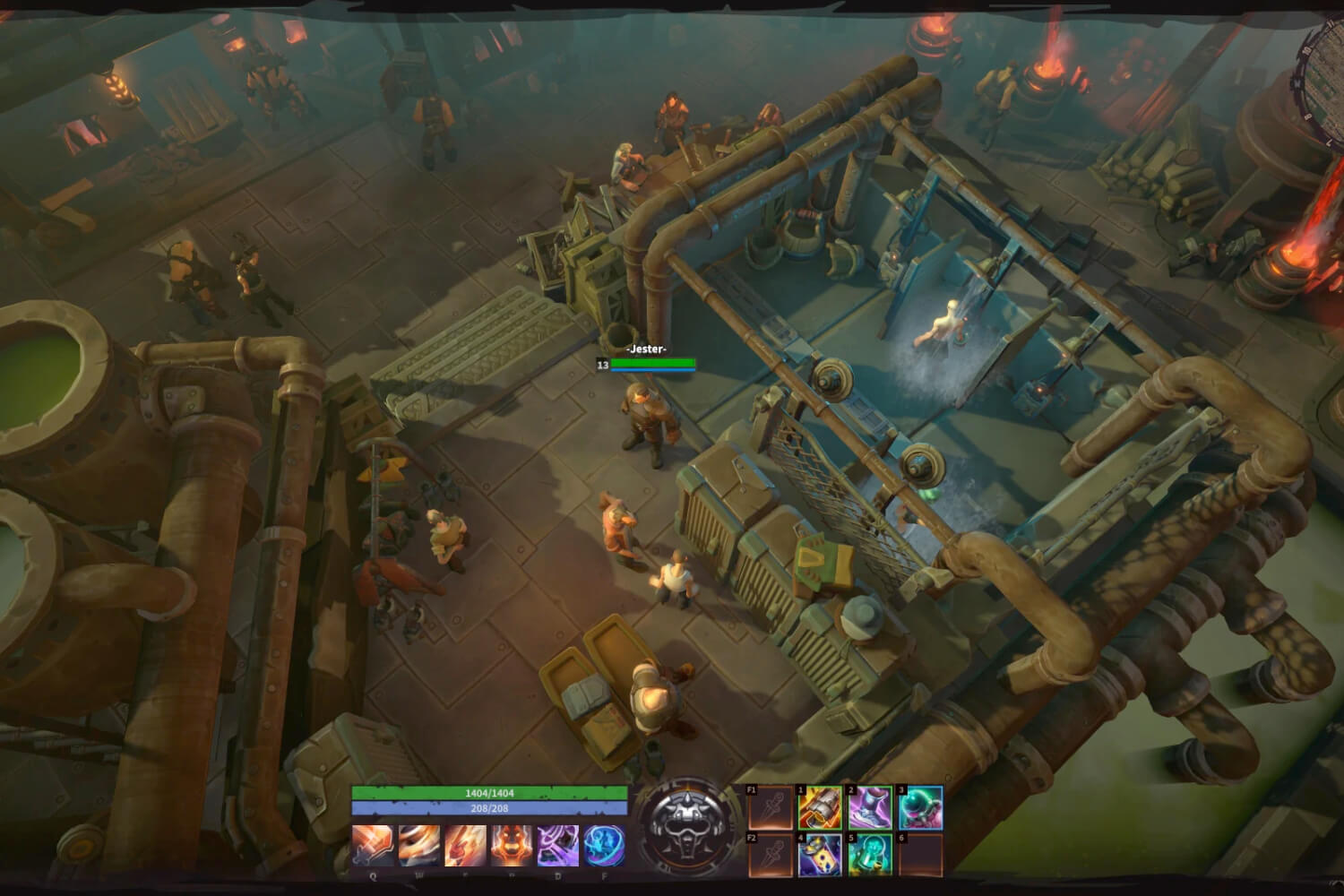The height and width of the screenshot is (896, 1344).
Task: Use the R flaming ultimate ability
Action: (510, 845)
